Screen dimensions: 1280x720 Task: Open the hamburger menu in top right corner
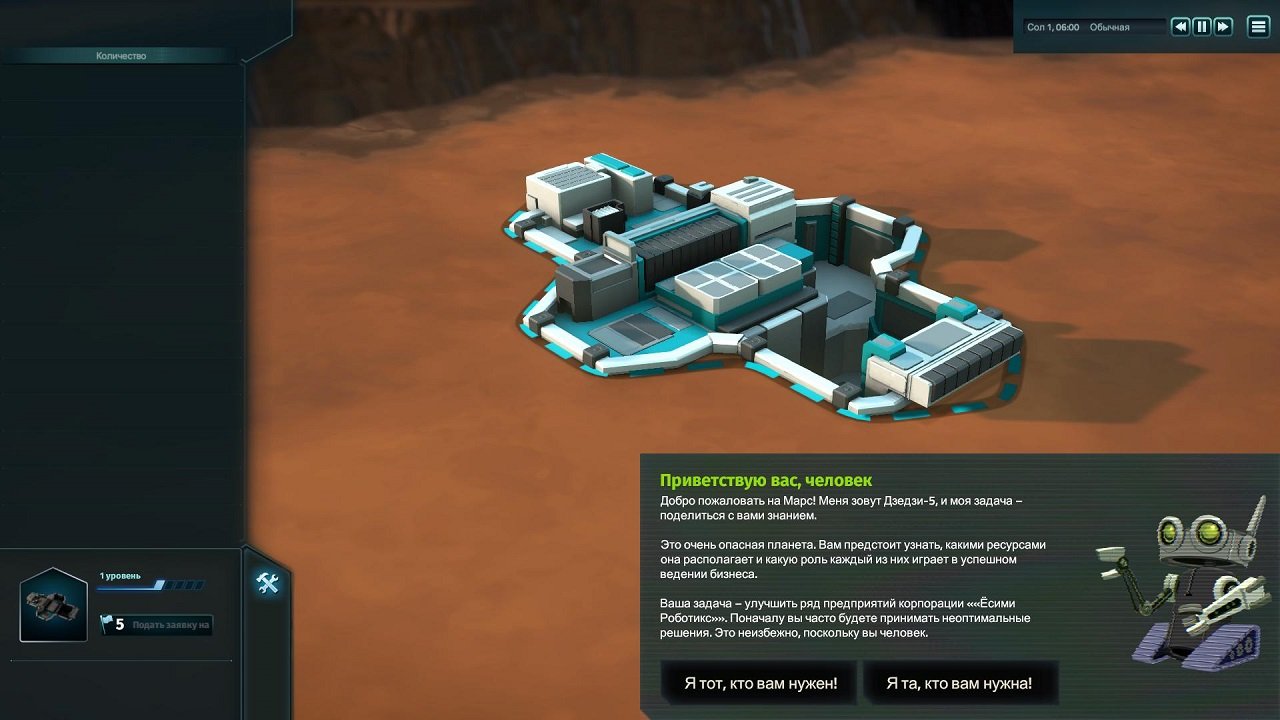point(1258,27)
